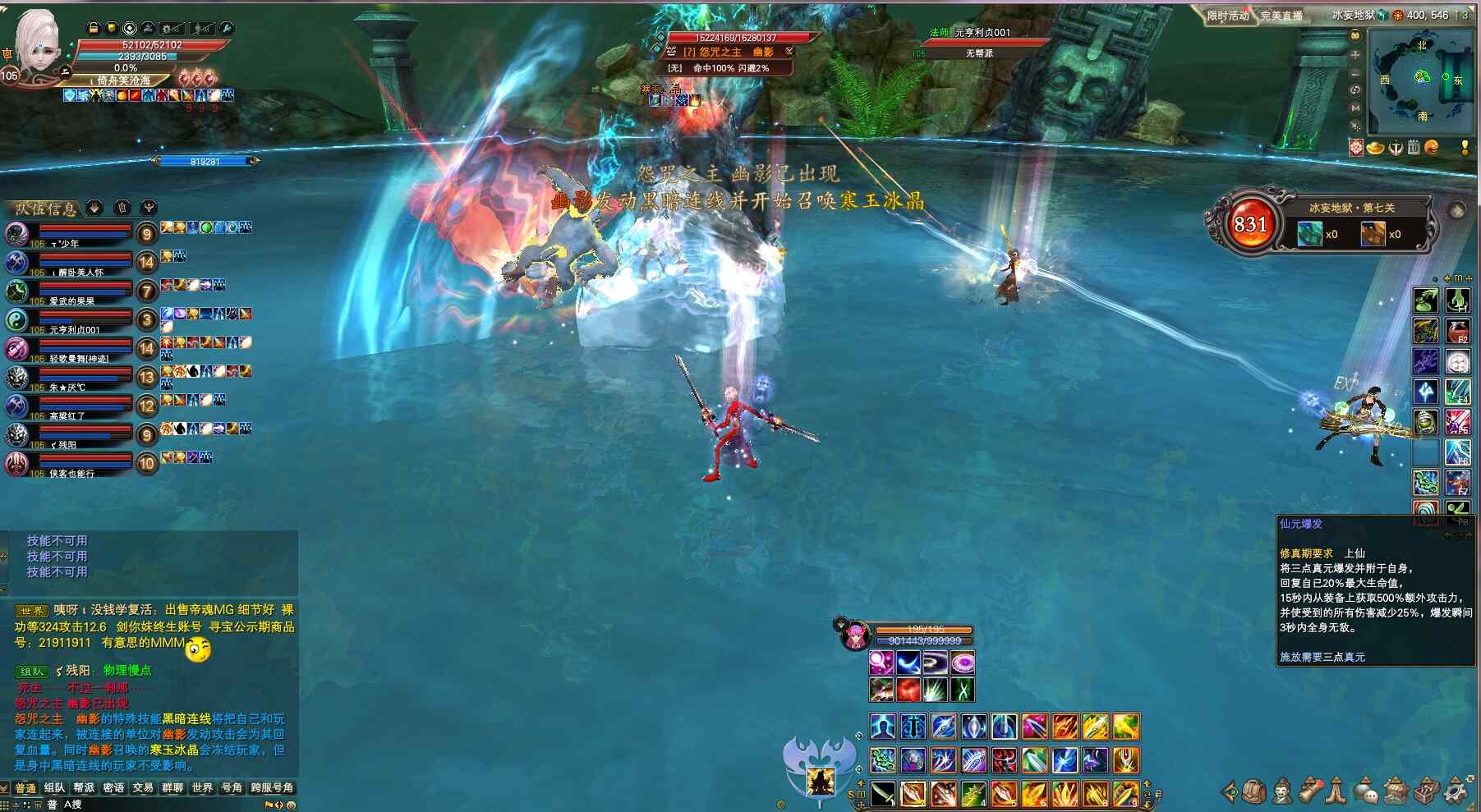Activate the red swirl pet skill
This screenshot has width=1481, height=812.
pos(908,690)
